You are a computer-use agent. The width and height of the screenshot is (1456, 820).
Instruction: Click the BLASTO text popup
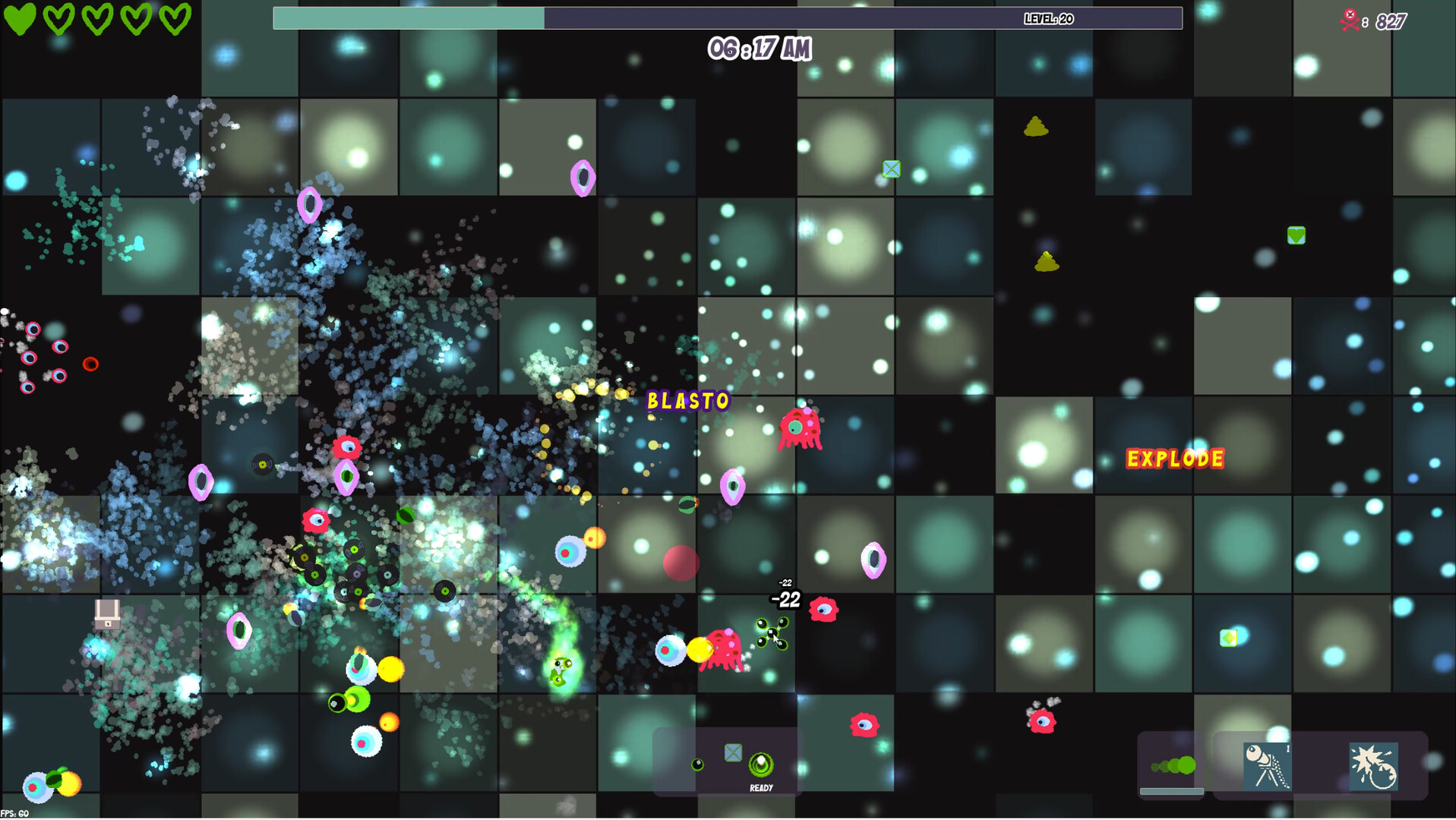tap(687, 400)
